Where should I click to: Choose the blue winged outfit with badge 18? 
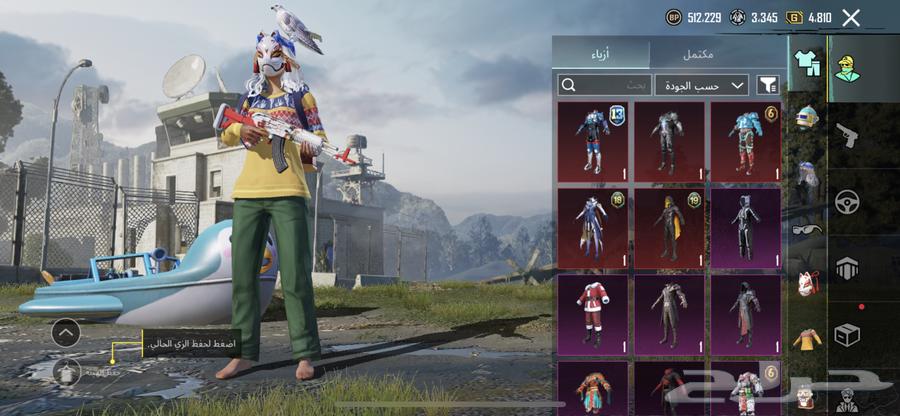tap(593, 228)
